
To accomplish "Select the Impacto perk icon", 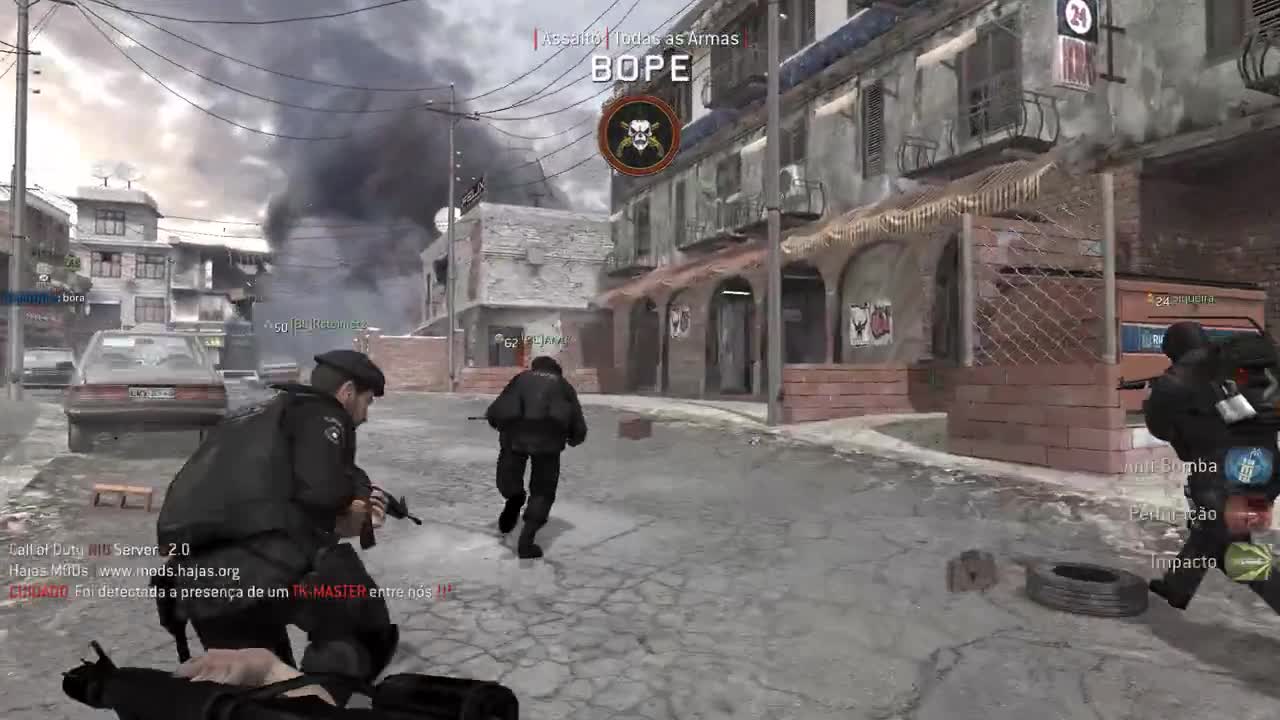I will [1249, 561].
